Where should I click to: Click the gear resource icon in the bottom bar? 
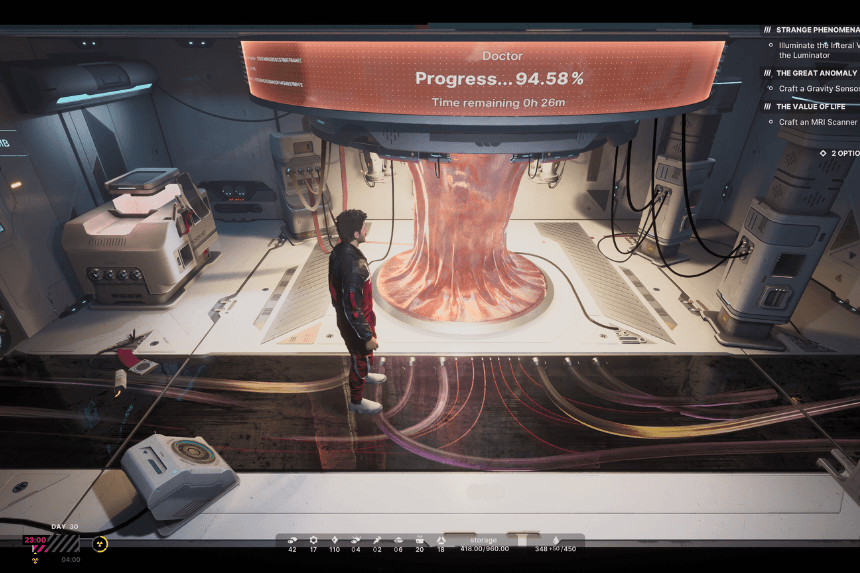coord(313,540)
